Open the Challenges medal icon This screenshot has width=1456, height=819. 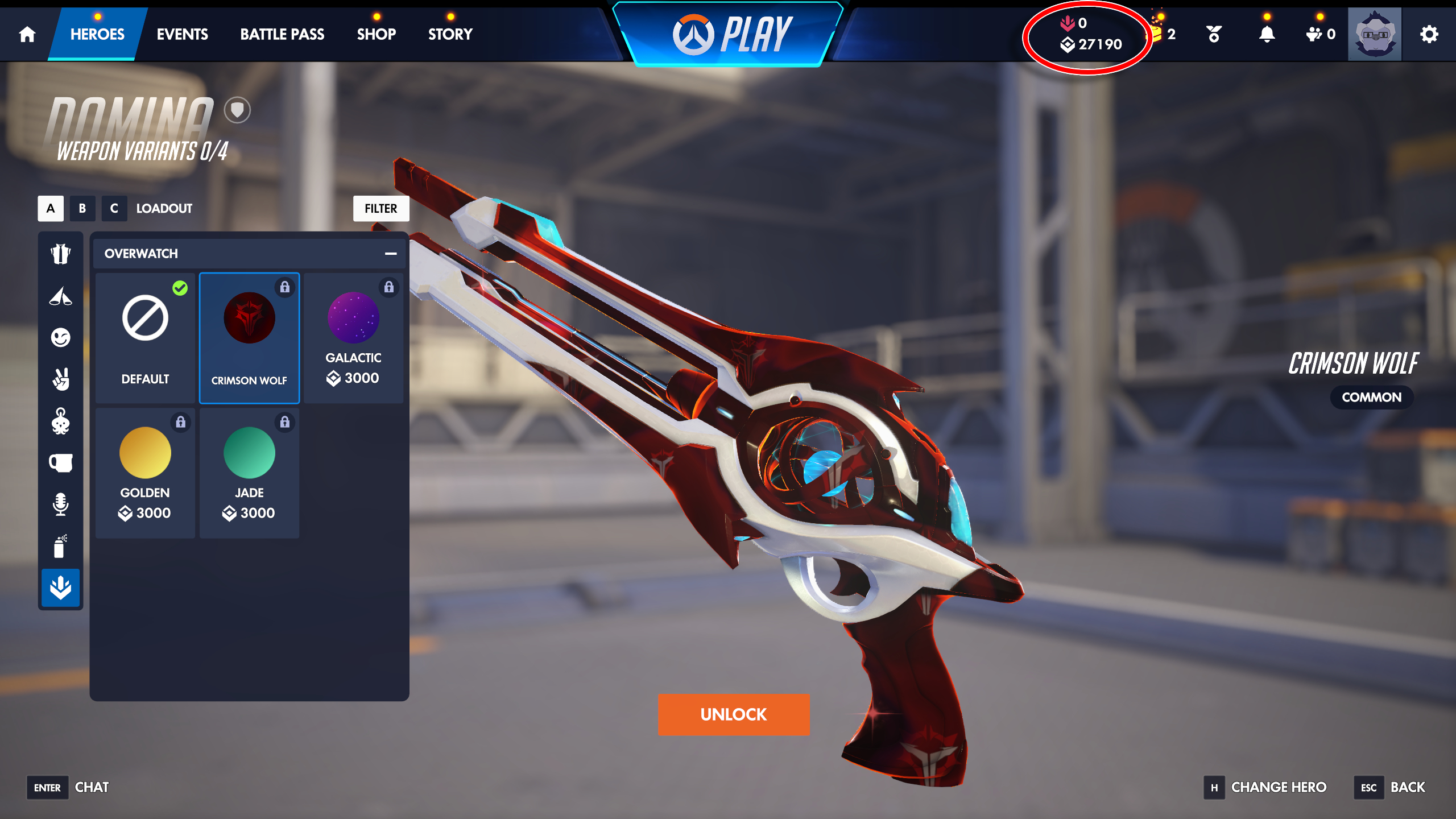tap(1214, 34)
